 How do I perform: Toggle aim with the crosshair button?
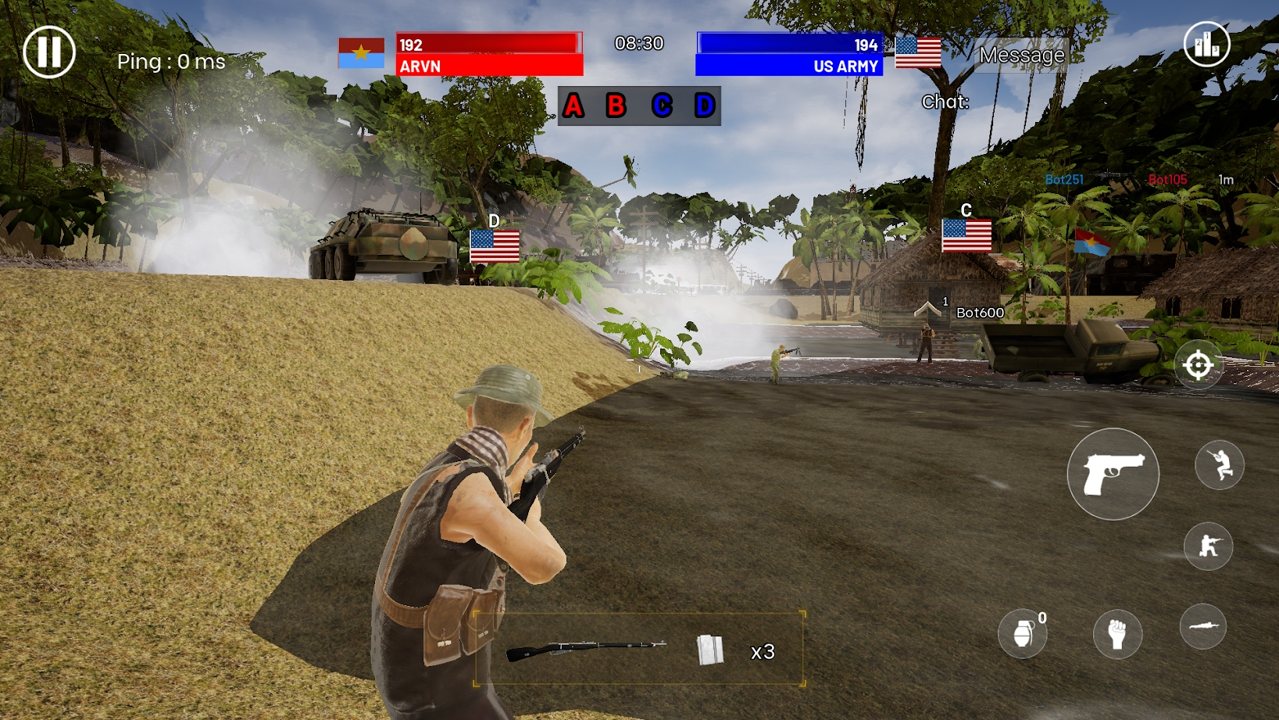pyautogui.click(x=1198, y=365)
